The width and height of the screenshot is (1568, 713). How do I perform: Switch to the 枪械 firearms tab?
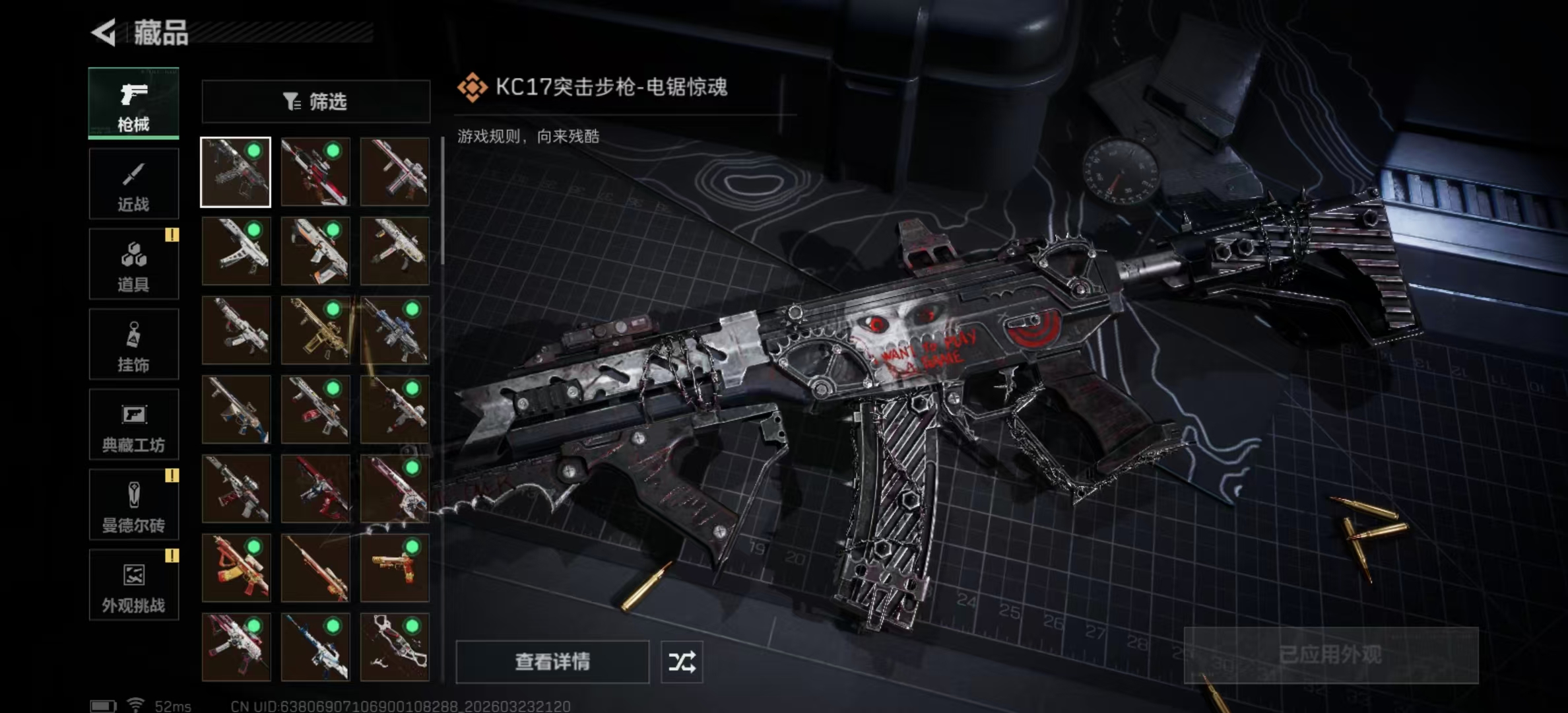point(133,103)
